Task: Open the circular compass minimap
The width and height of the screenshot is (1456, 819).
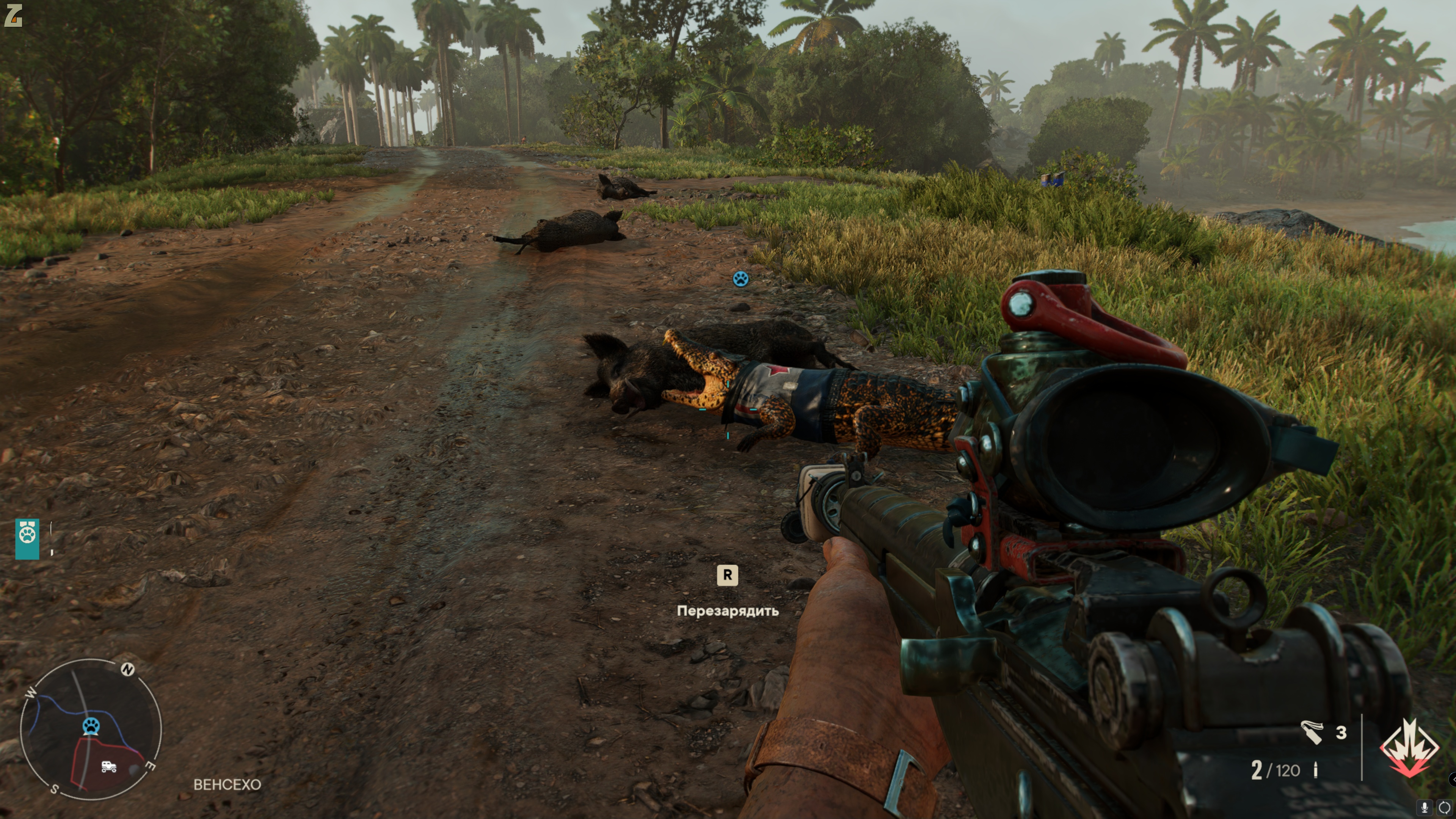Action: [x=91, y=729]
